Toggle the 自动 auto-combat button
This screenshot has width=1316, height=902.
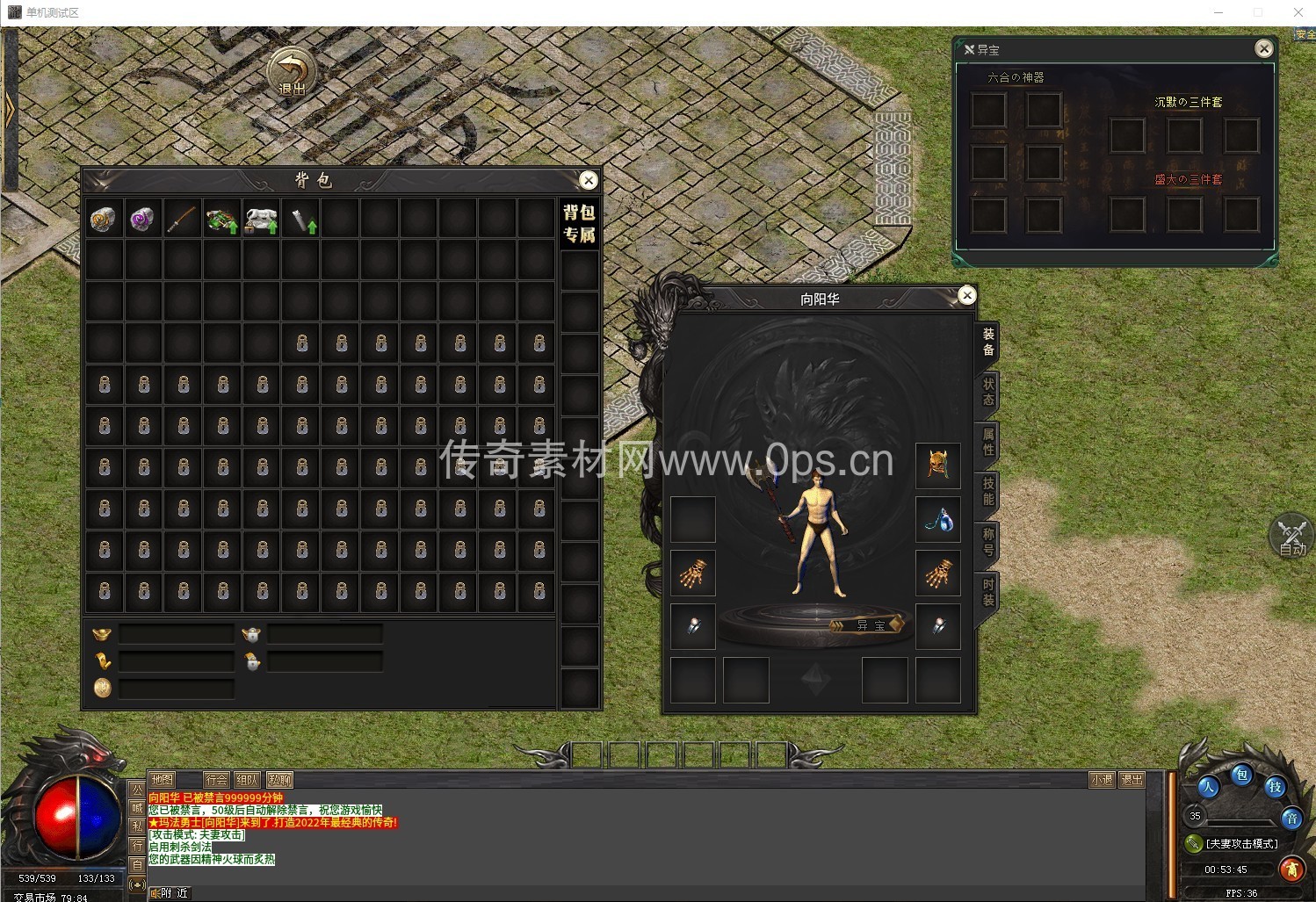(x=1291, y=536)
